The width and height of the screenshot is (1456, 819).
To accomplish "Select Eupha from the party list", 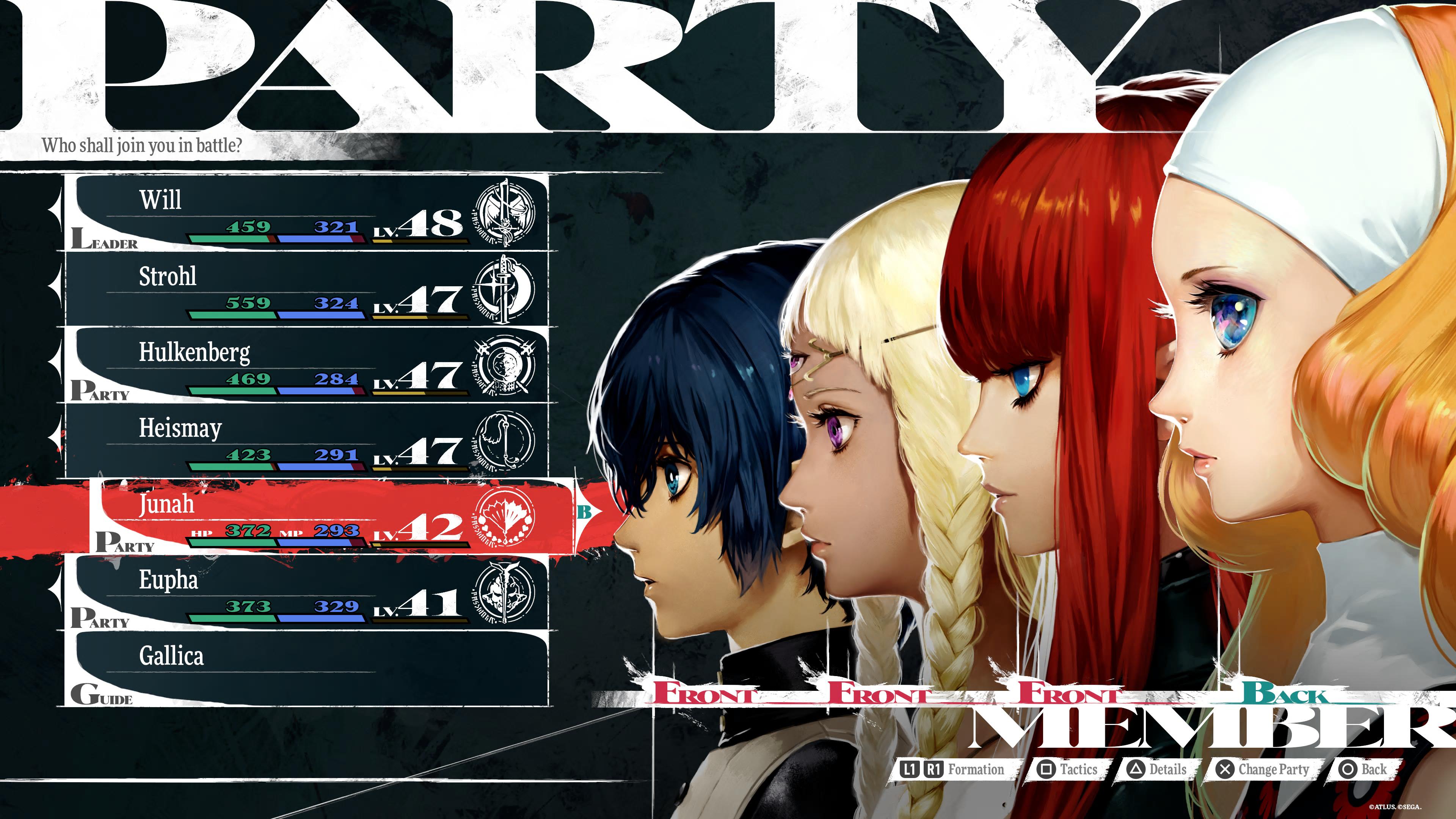I will [305, 593].
